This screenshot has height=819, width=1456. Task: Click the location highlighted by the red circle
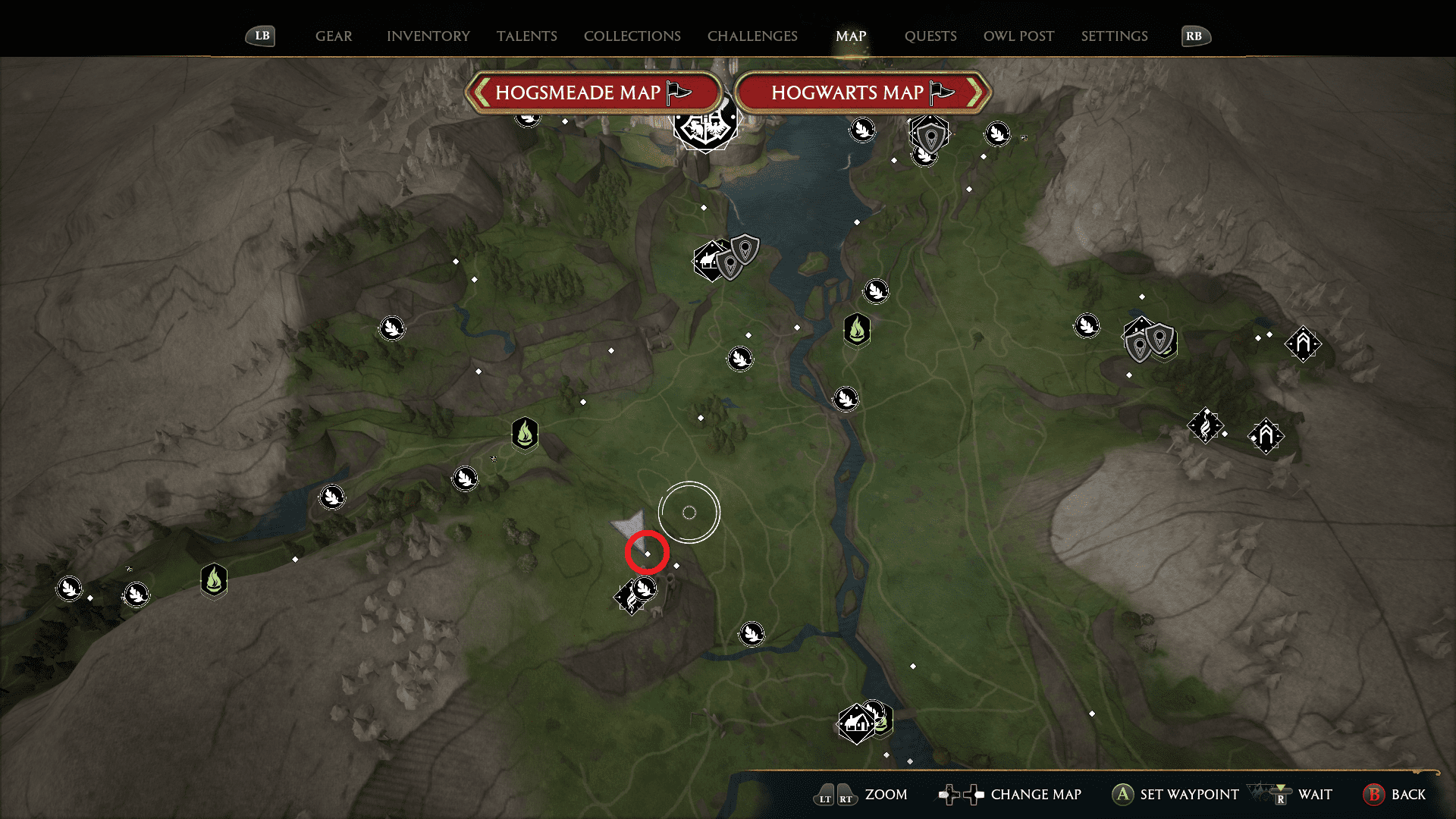coord(647,552)
